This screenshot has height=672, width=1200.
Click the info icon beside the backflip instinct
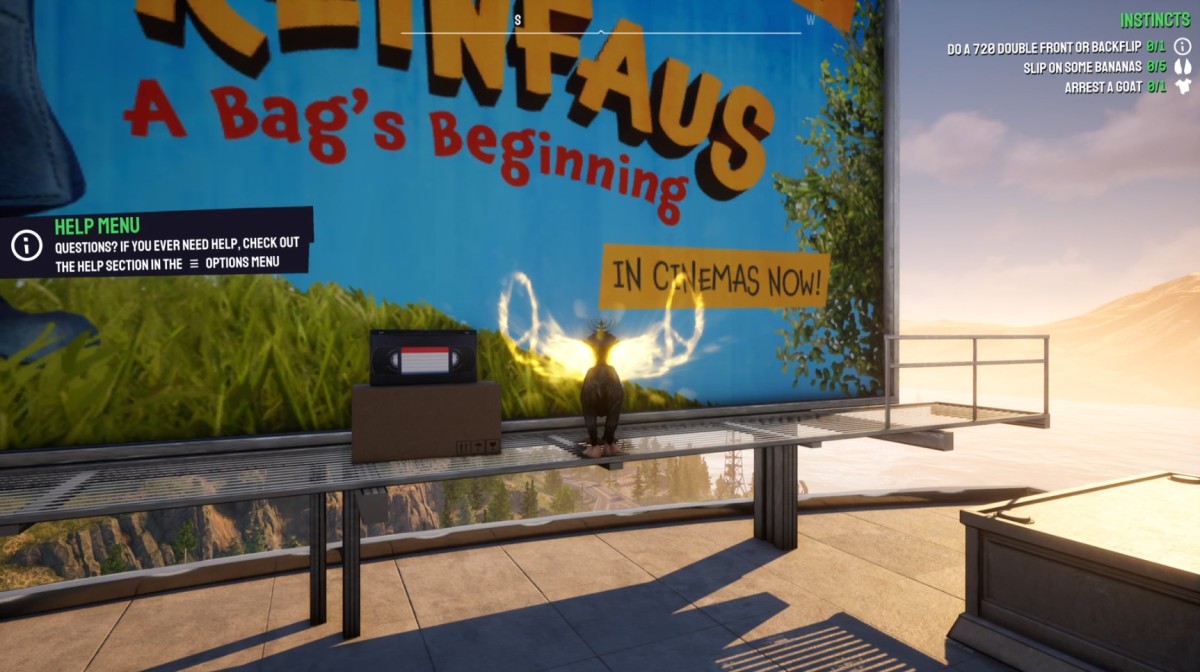[x=1183, y=46]
